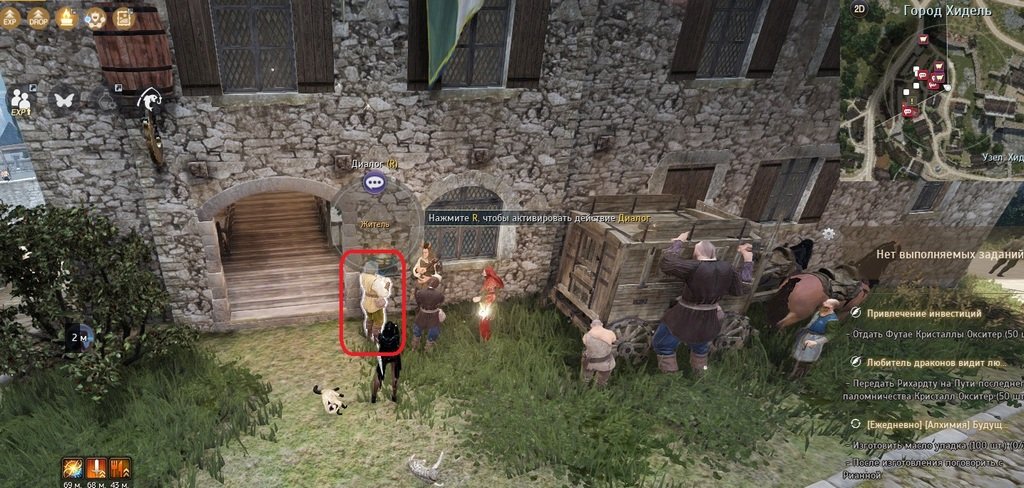Click the party EXP icon
The image size is (1024, 488).
coord(20,100)
